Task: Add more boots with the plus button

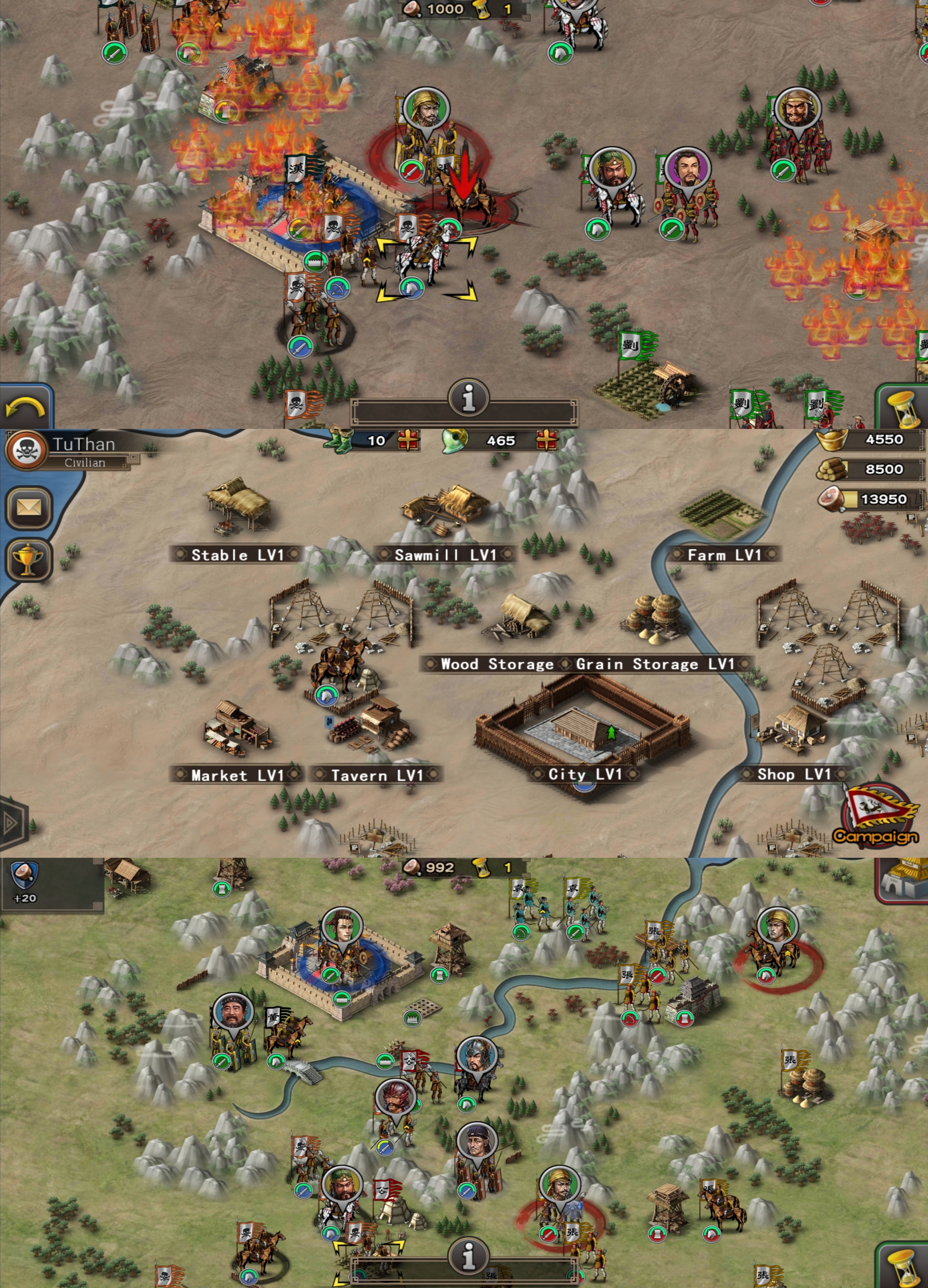Action: 408,440
